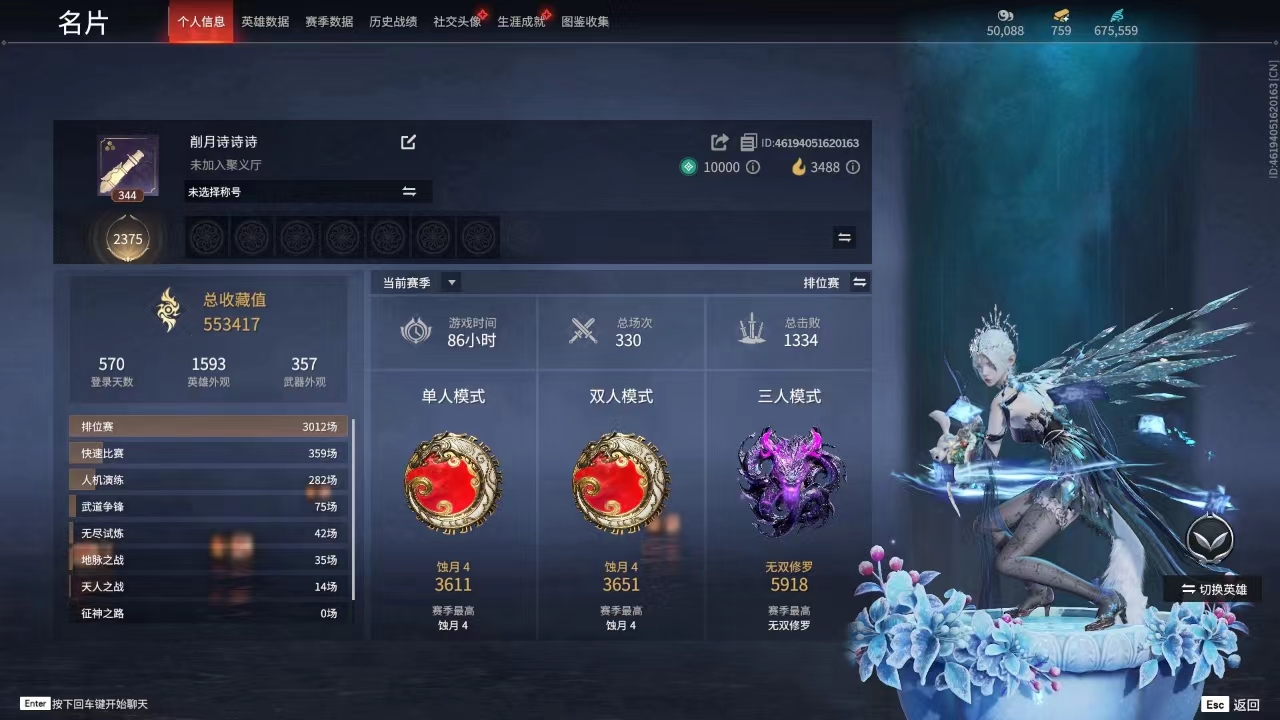
Task: Switch ranked display with 排位赛 swap toggle
Action: (x=860, y=282)
